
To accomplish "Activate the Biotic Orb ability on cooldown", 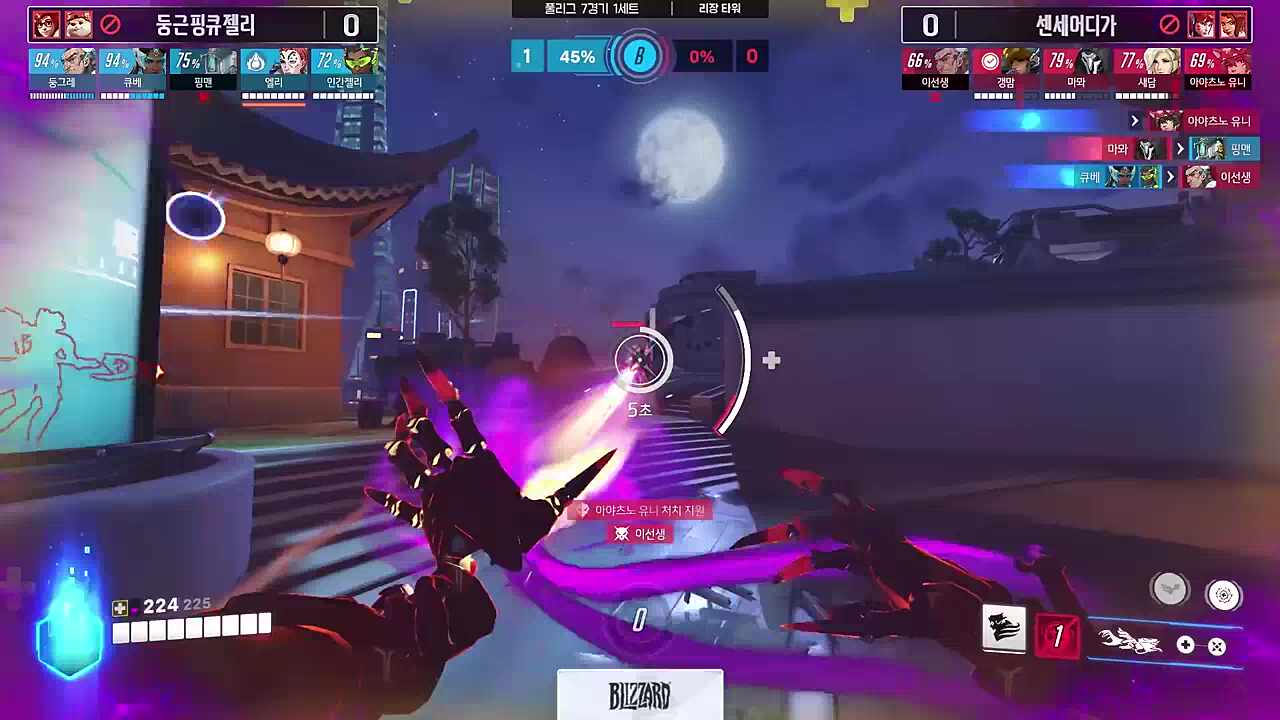I will point(1059,636).
